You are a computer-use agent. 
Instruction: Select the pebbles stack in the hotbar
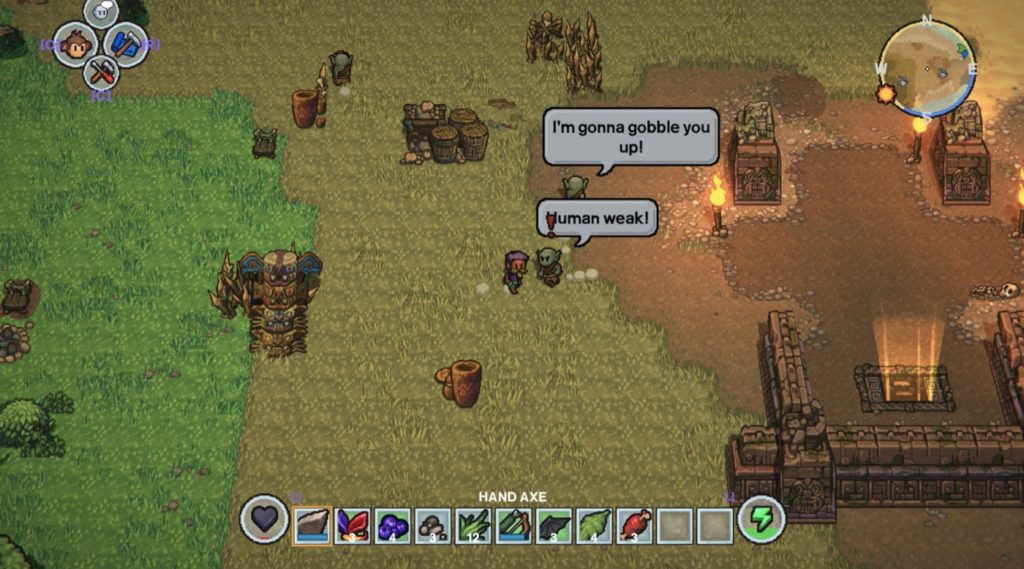click(433, 524)
